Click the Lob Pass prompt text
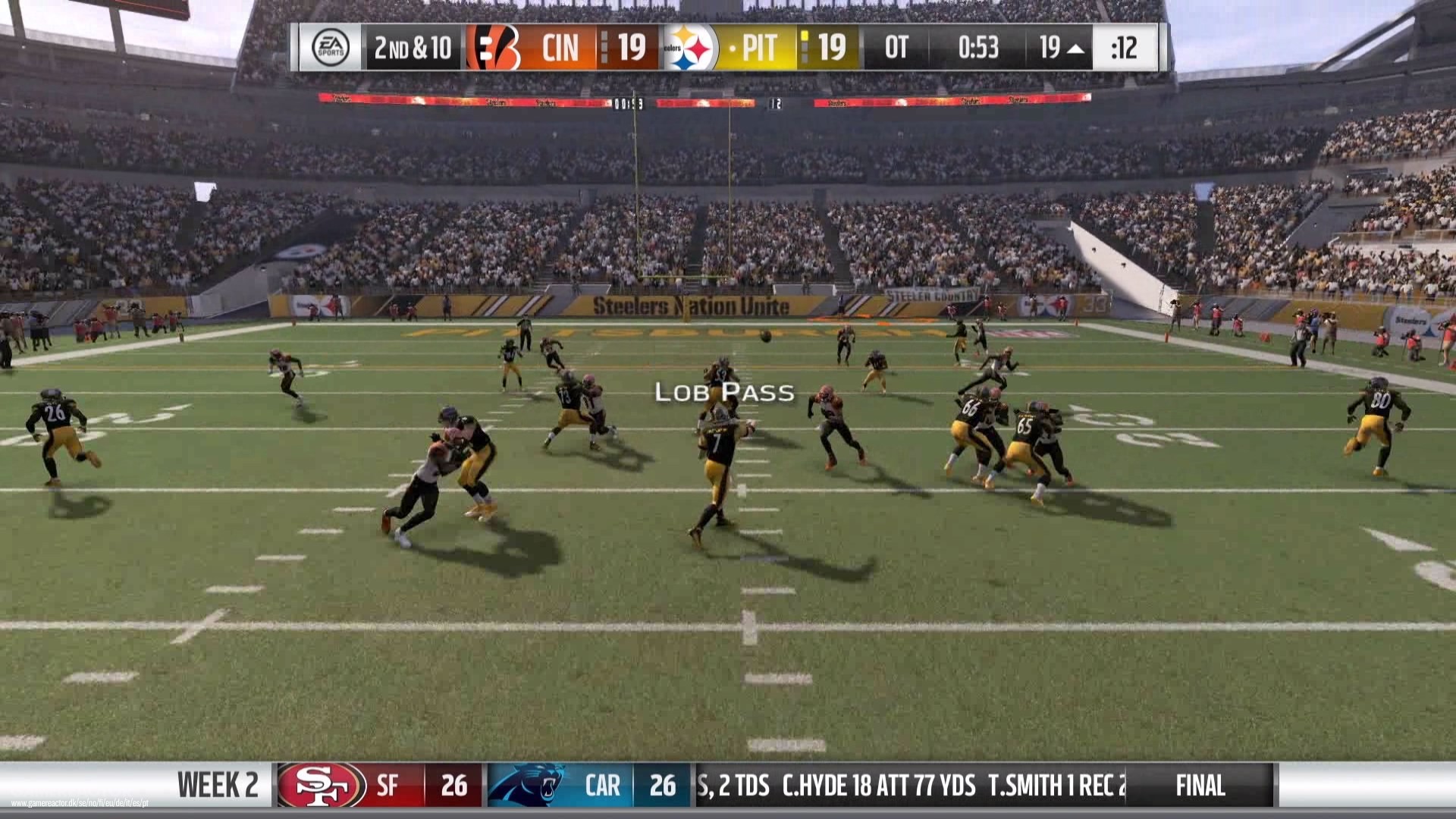The width and height of the screenshot is (1456, 819). point(724,393)
